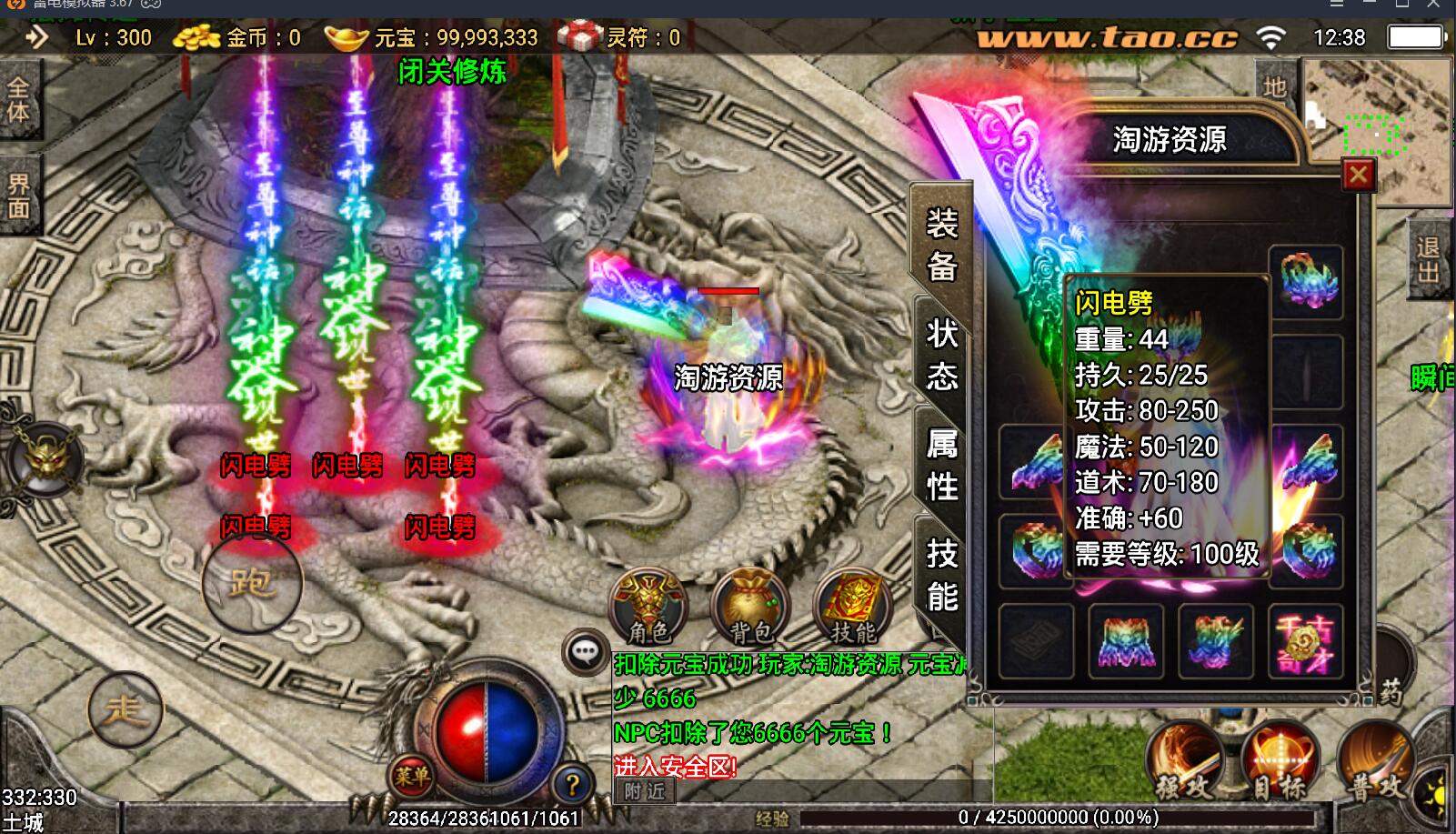Click the blue question mark help button
Image resolution: width=1456 pixels, height=834 pixels.
pyautogui.click(x=572, y=784)
